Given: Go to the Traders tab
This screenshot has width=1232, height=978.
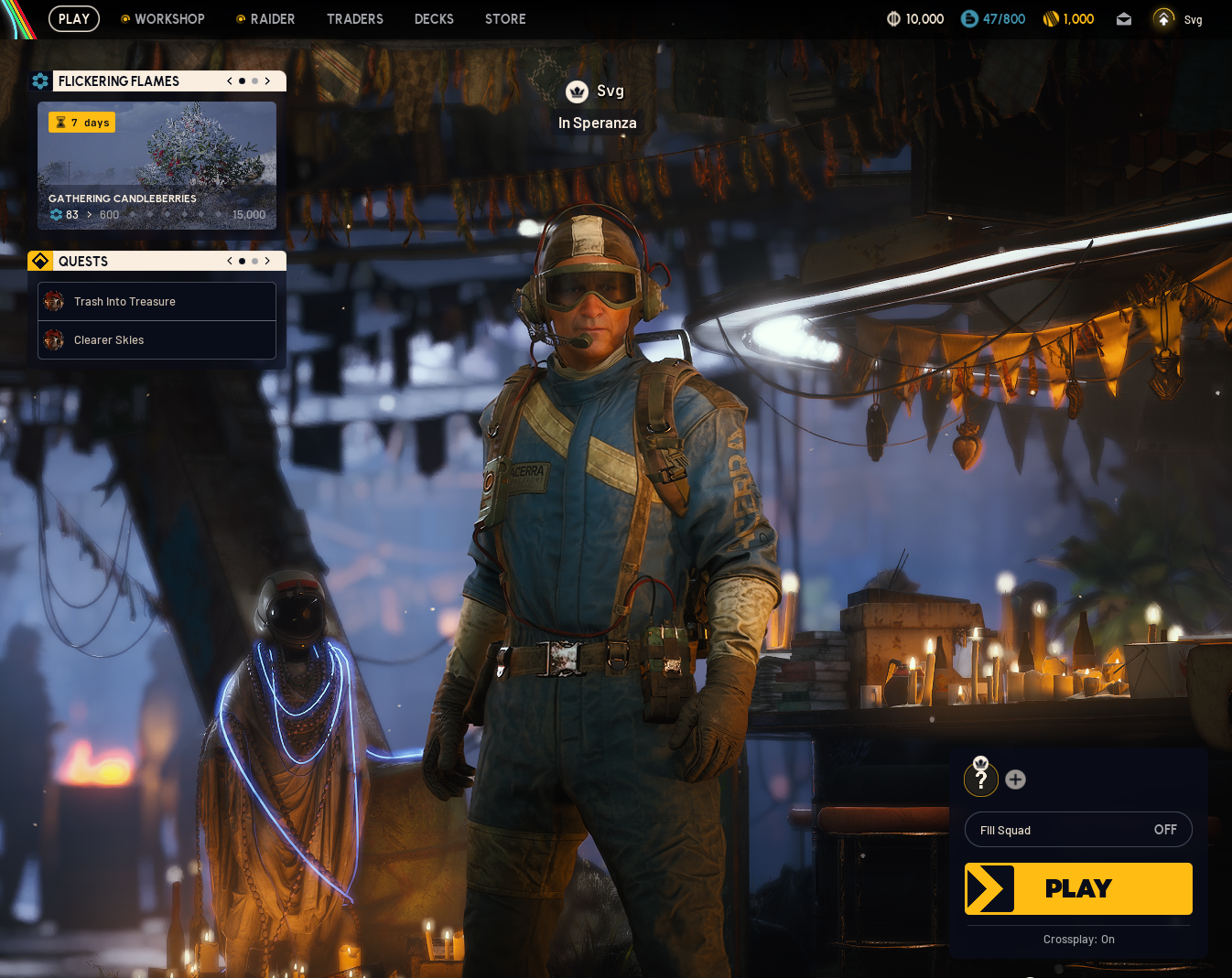Looking at the screenshot, I should pyautogui.click(x=355, y=19).
